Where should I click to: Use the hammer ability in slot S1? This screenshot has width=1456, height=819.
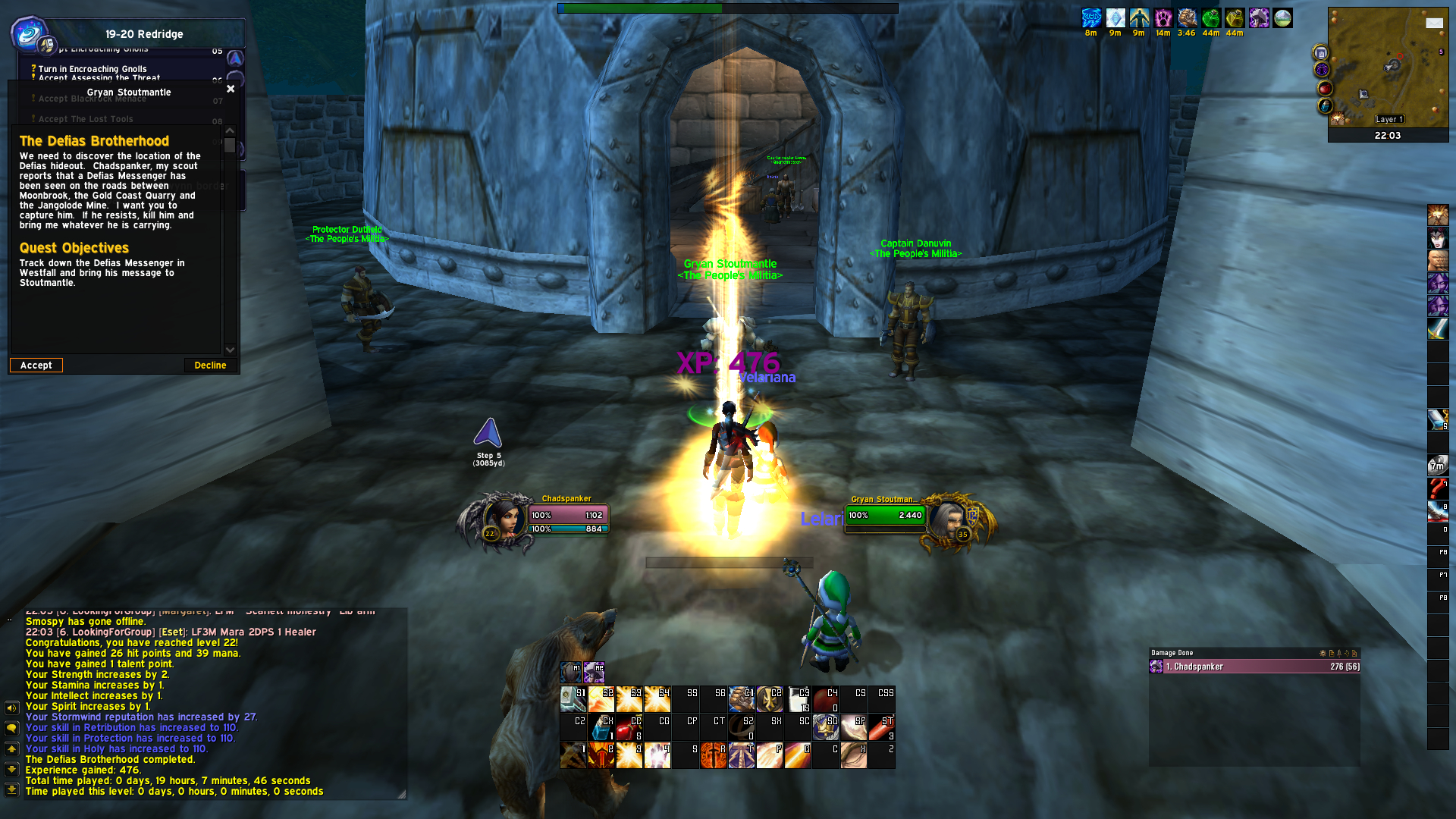(x=573, y=699)
